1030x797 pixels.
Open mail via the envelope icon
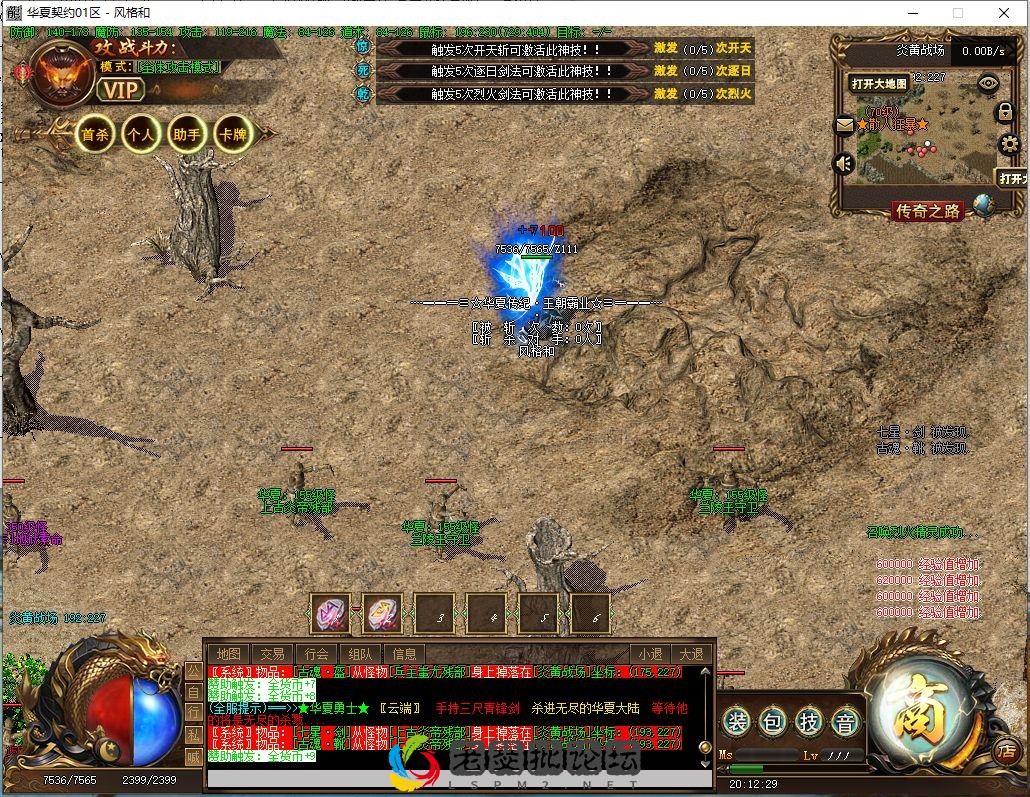coord(845,125)
